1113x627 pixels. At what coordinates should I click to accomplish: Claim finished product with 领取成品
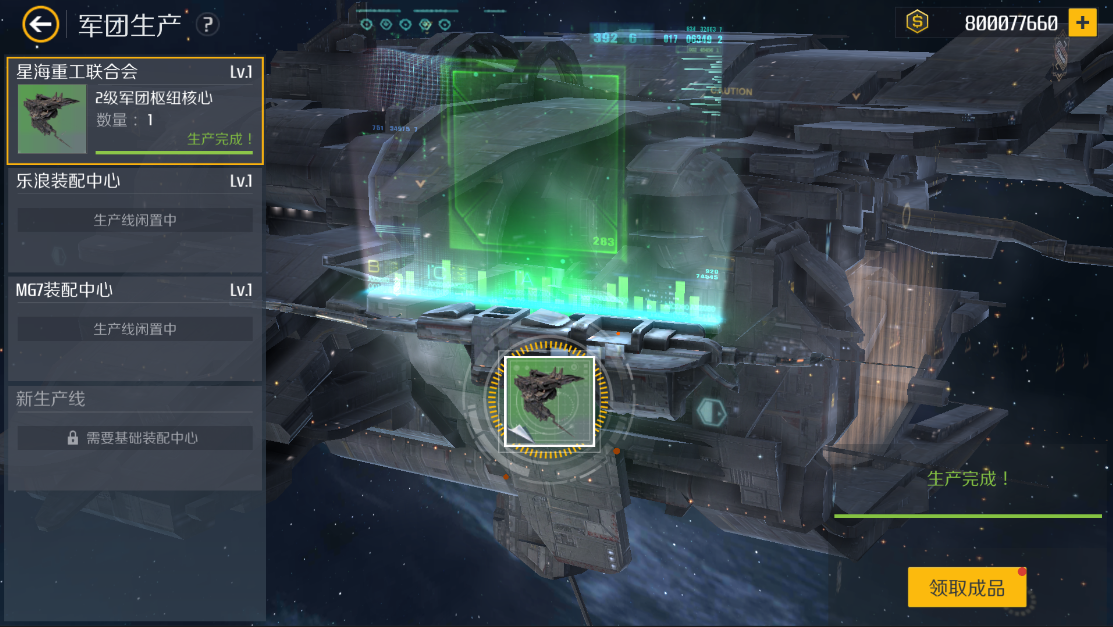[966, 588]
